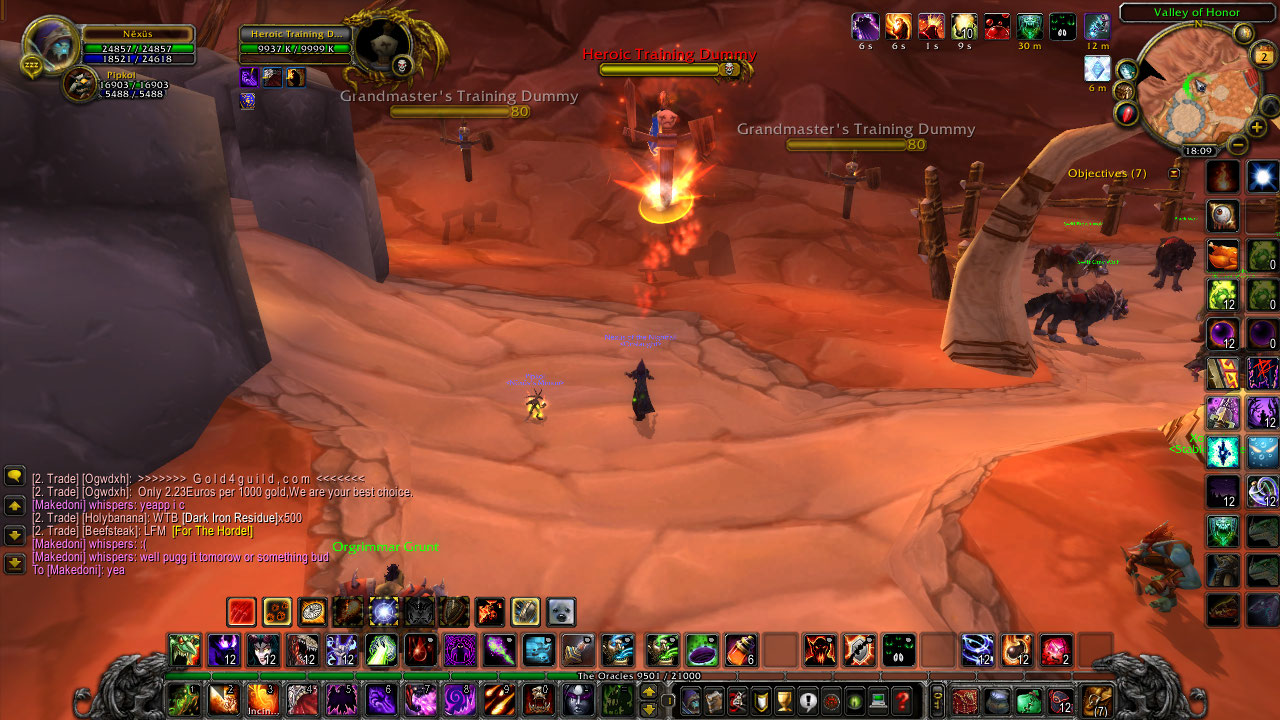Click the action bar page up arrow
Viewport: 1280px width, 720px height.
coord(649,691)
